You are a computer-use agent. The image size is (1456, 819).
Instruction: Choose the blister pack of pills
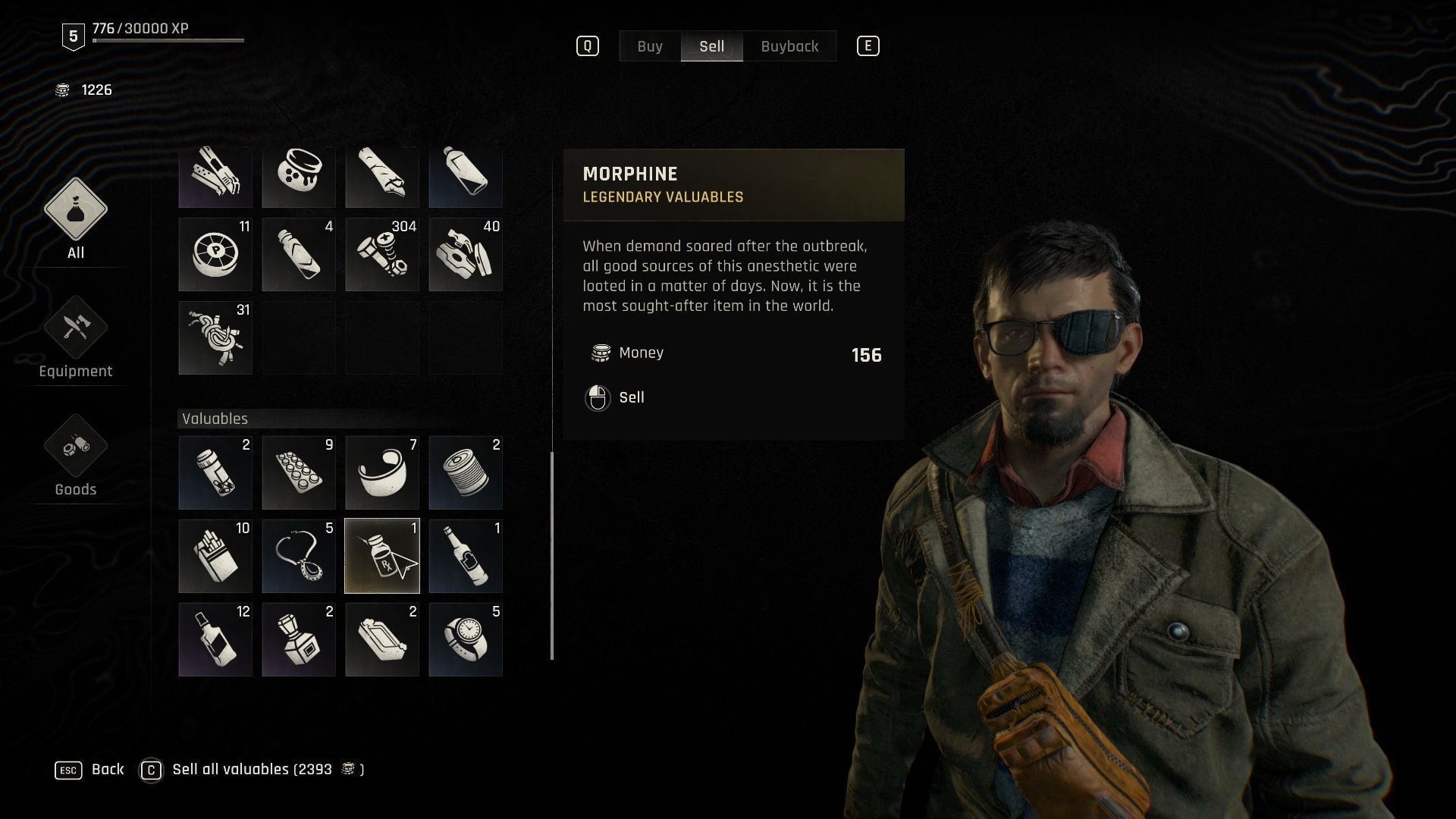(299, 472)
